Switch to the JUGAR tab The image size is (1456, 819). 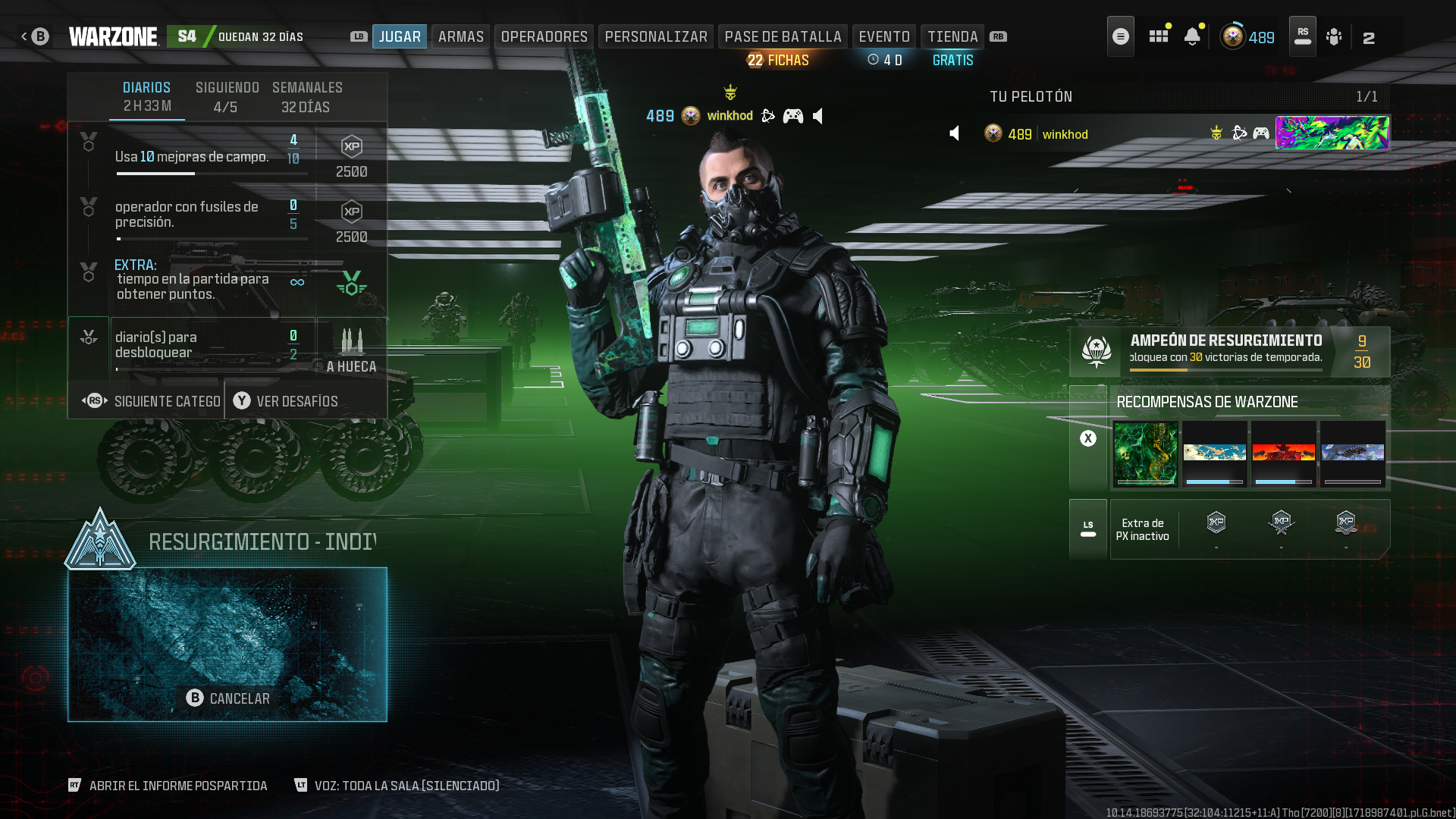pyautogui.click(x=400, y=36)
